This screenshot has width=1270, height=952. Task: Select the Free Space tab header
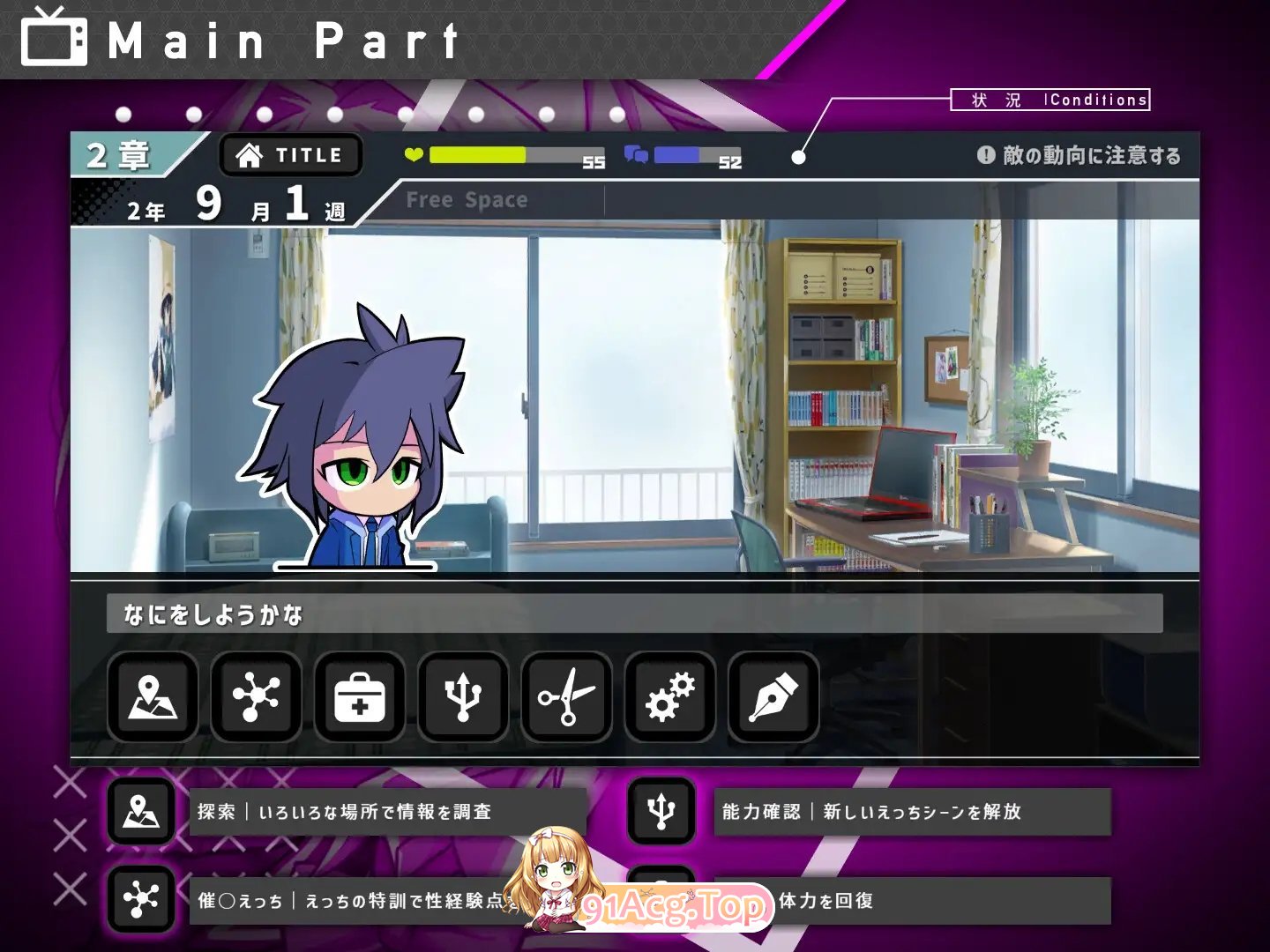[467, 199]
